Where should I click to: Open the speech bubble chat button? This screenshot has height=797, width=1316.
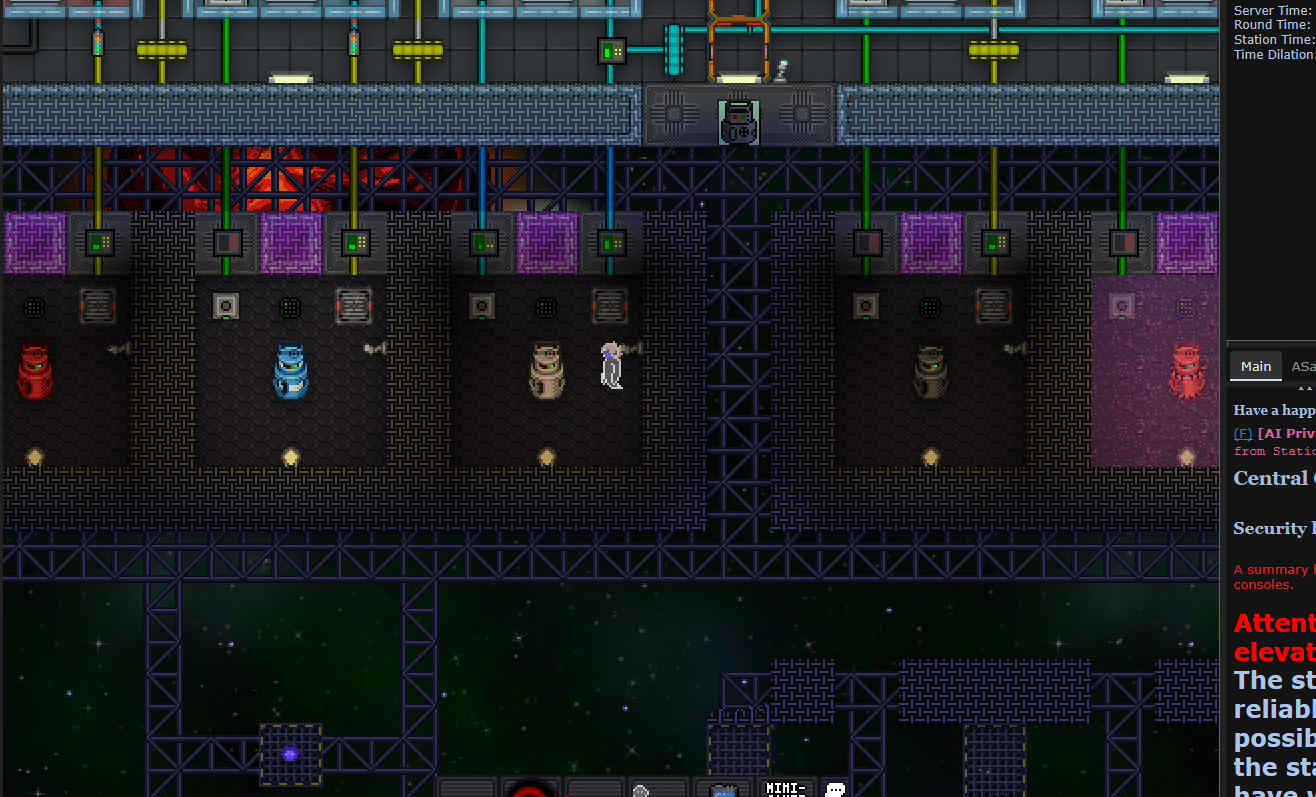tap(835, 789)
